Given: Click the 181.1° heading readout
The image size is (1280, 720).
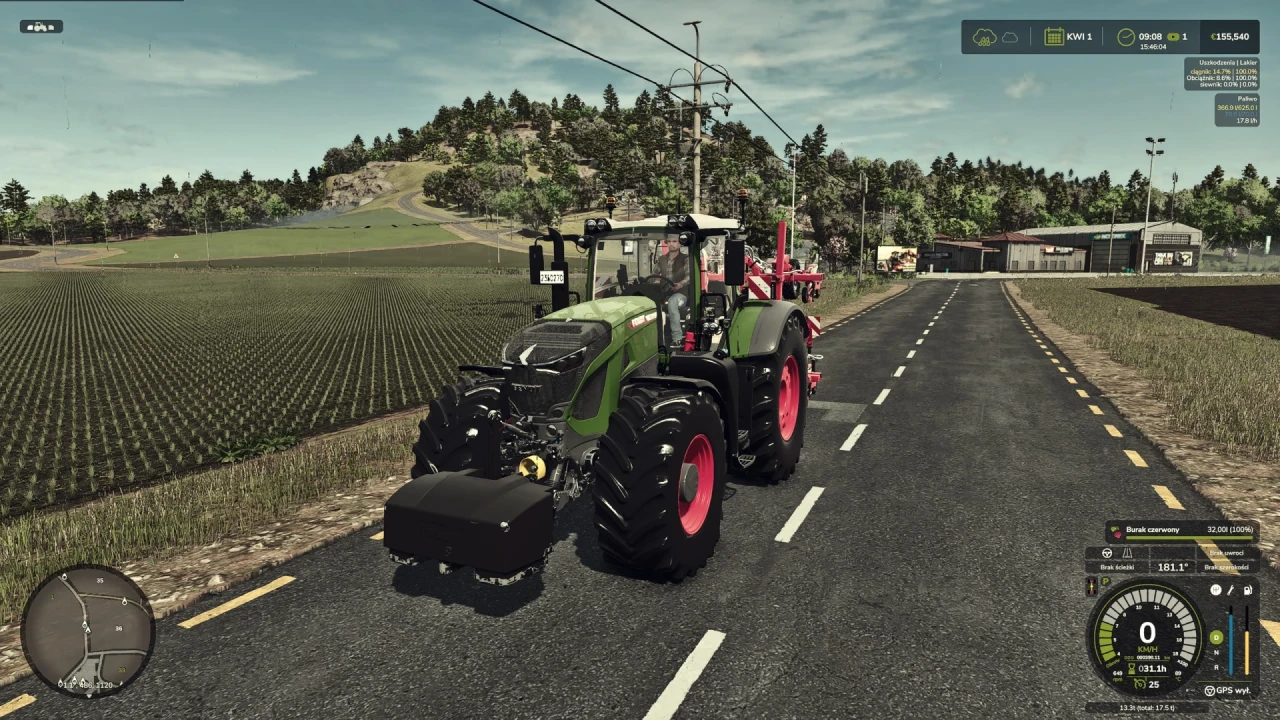Looking at the screenshot, I should click(1172, 567).
